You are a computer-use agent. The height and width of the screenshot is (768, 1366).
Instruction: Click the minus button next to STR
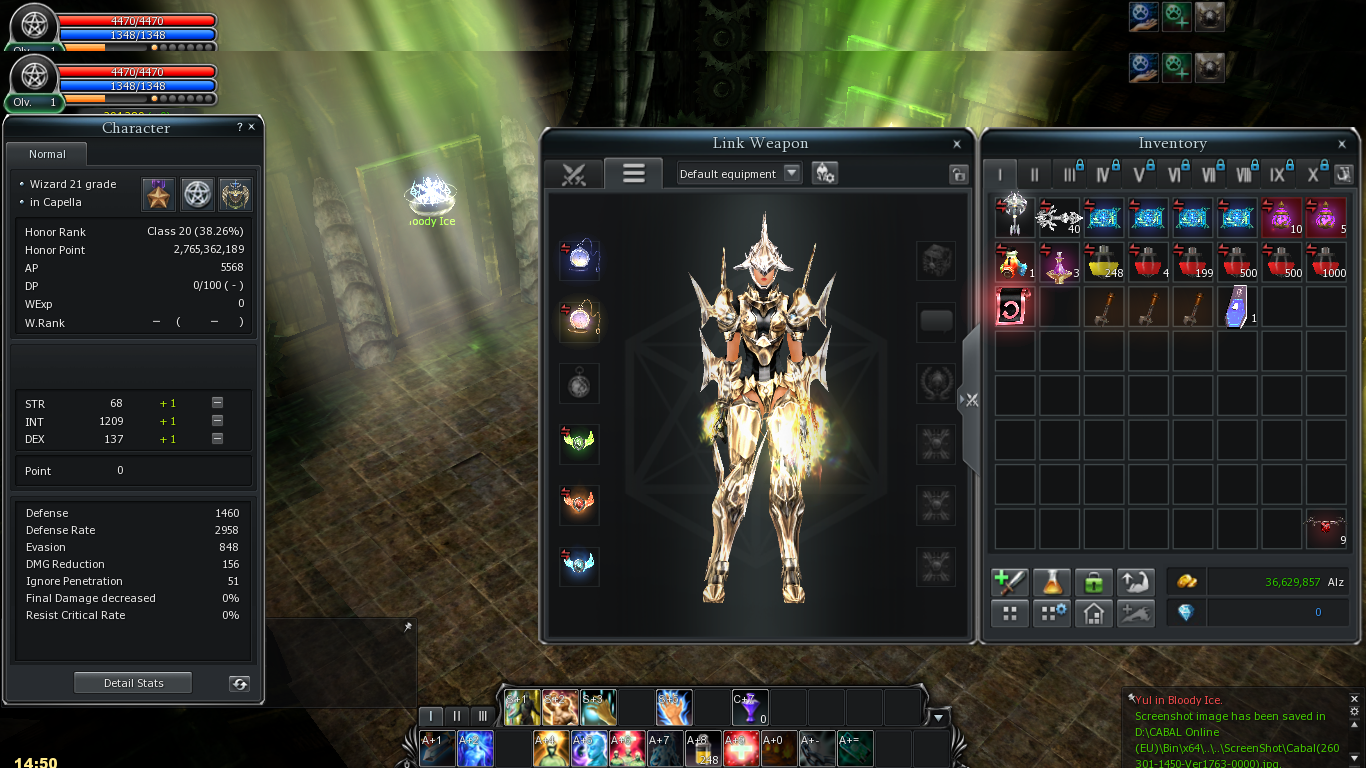[217, 403]
